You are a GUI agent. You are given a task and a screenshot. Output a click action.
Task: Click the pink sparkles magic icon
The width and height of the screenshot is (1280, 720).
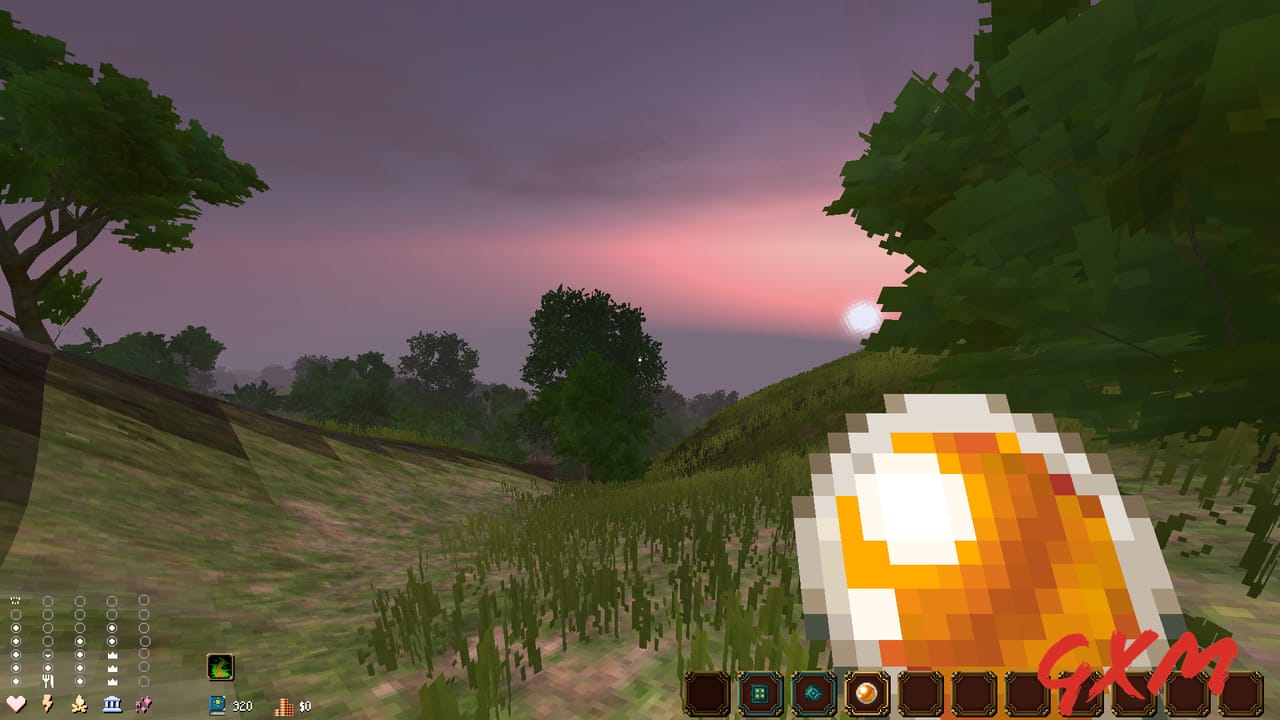point(145,702)
